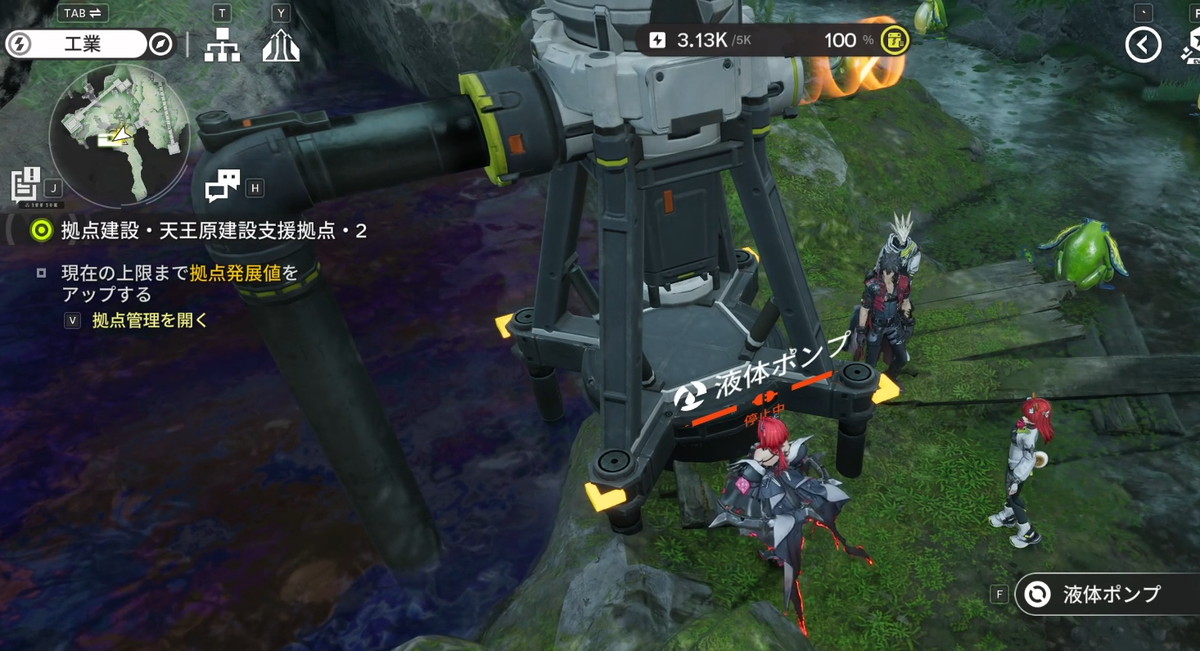Open the star event icon
Screen dimensions: 1200x651
click(x=1190, y=44)
